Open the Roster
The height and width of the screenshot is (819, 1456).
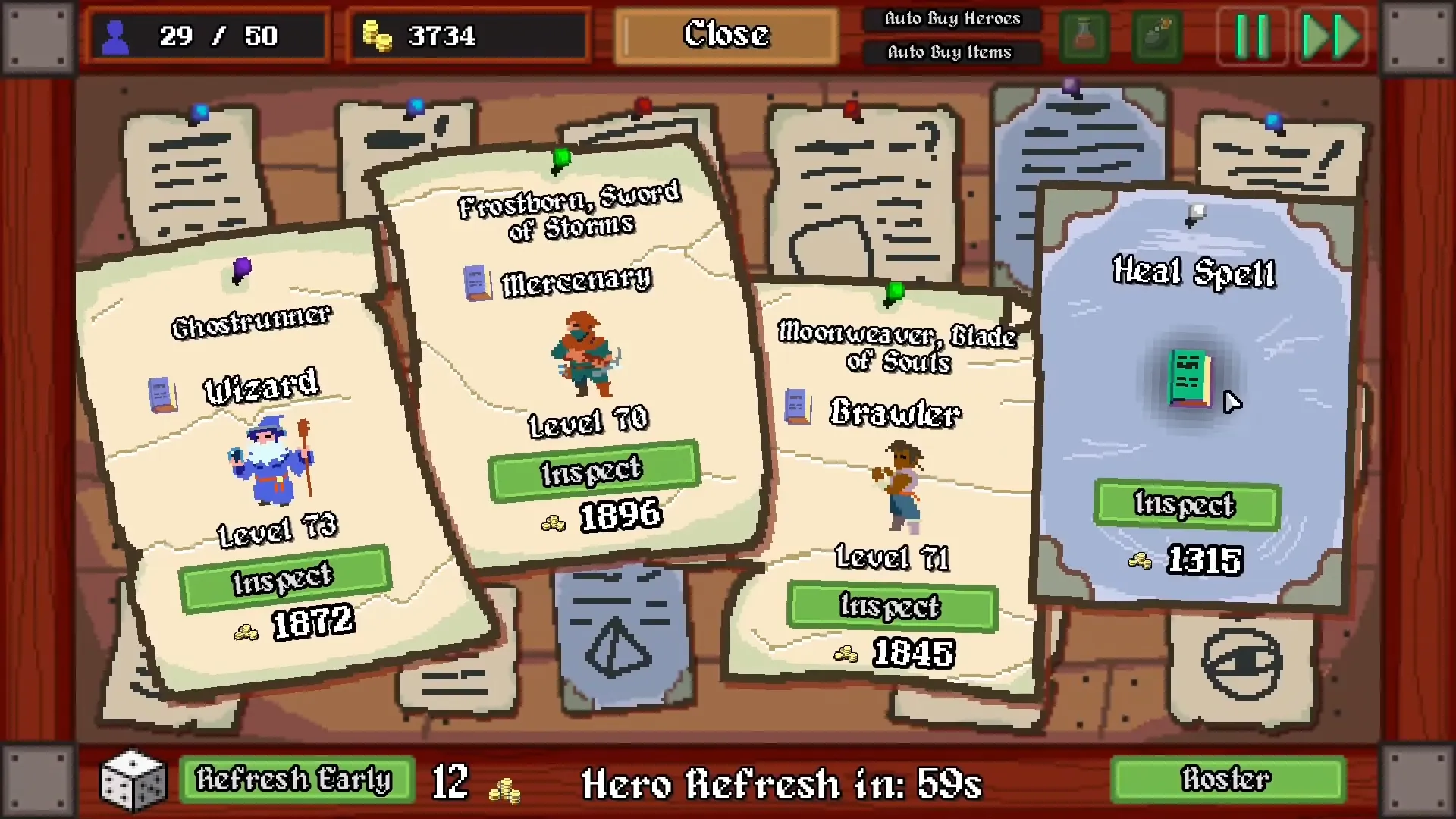coord(1225,780)
